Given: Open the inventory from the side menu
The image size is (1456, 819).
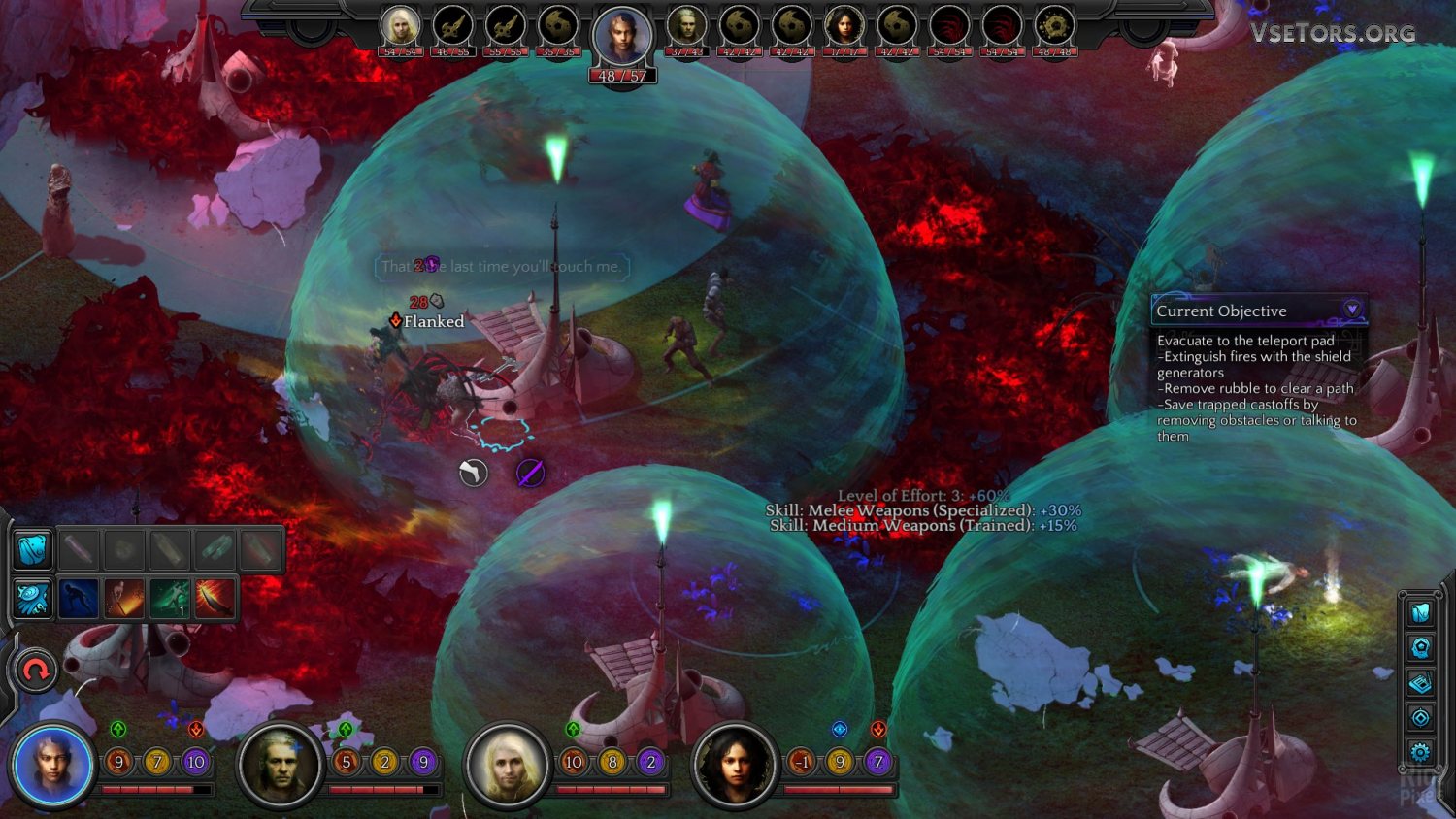Looking at the screenshot, I should coord(1421,612).
